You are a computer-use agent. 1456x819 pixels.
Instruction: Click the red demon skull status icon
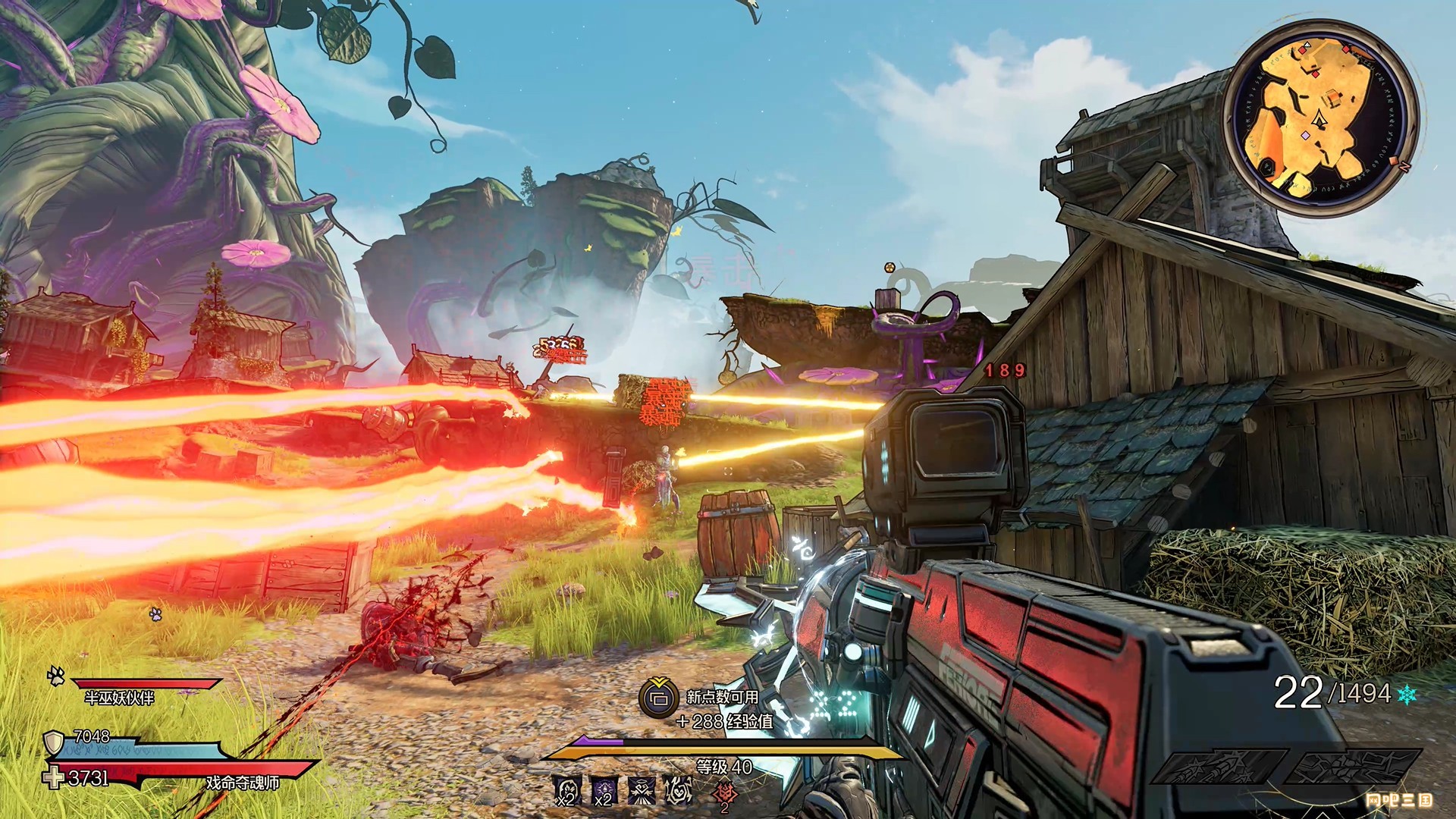click(725, 794)
